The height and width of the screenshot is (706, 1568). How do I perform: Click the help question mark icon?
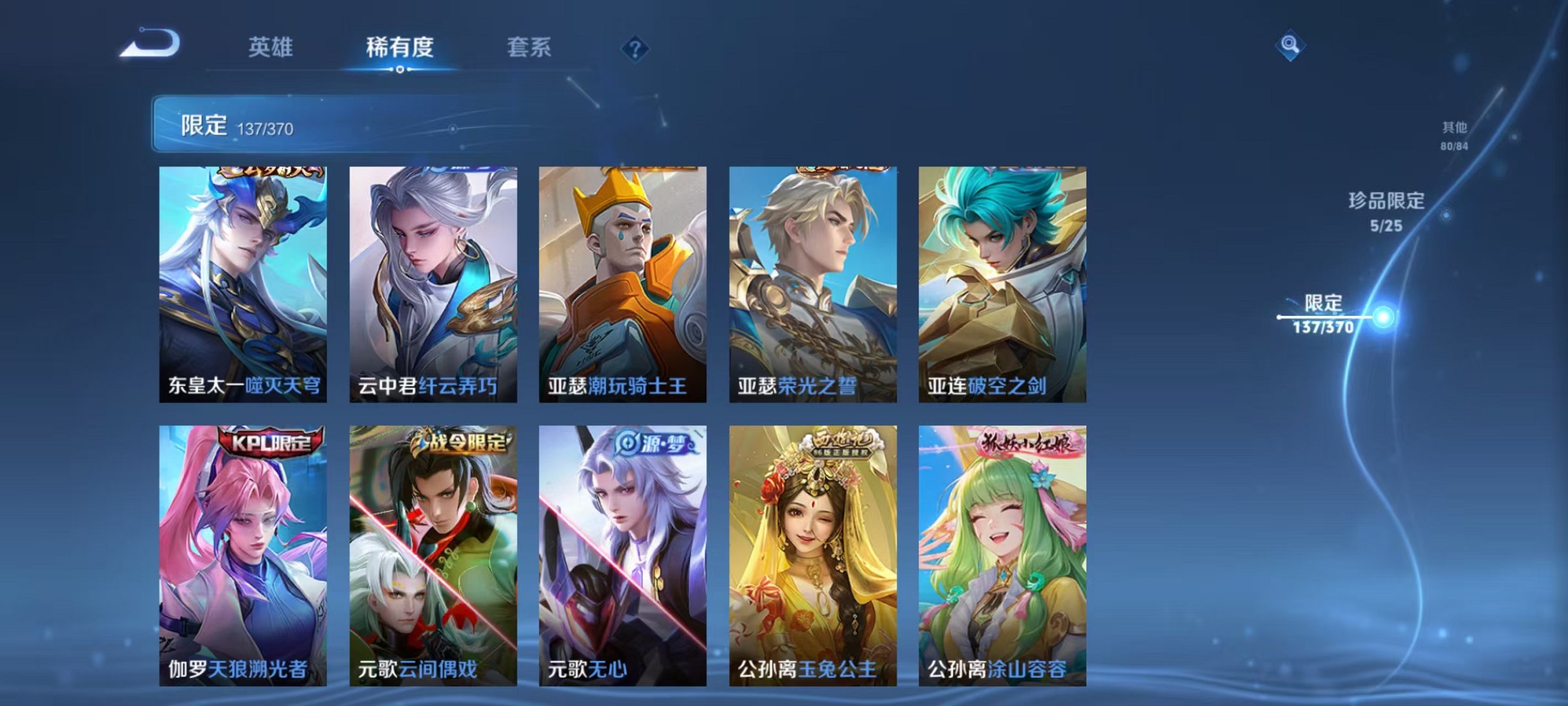pos(636,49)
